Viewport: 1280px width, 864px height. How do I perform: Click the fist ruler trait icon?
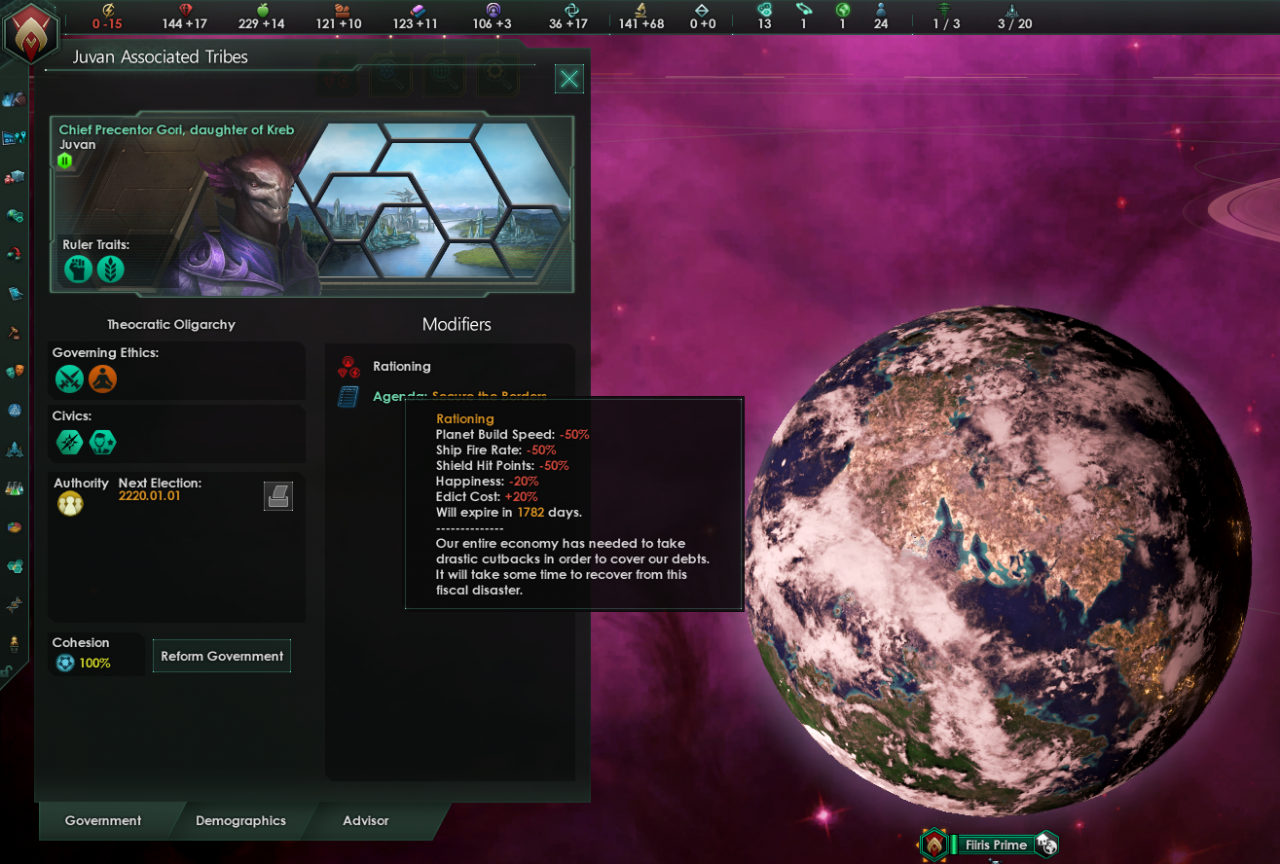(78, 268)
